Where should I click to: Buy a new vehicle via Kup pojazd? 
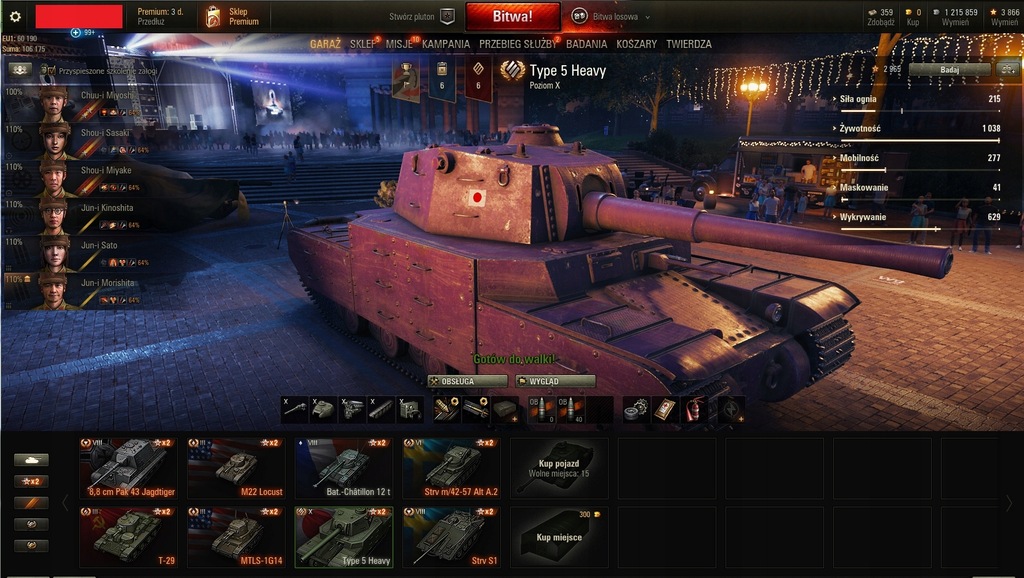click(x=559, y=468)
